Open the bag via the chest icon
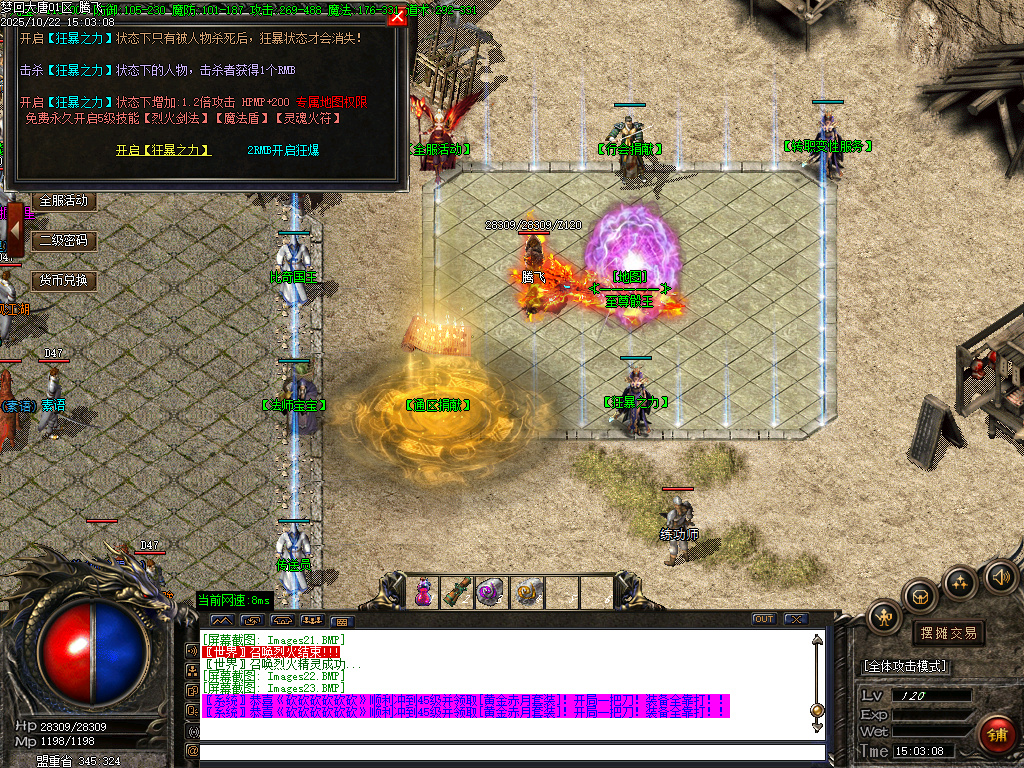The image size is (1024, 768). pyautogui.click(x=920, y=597)
